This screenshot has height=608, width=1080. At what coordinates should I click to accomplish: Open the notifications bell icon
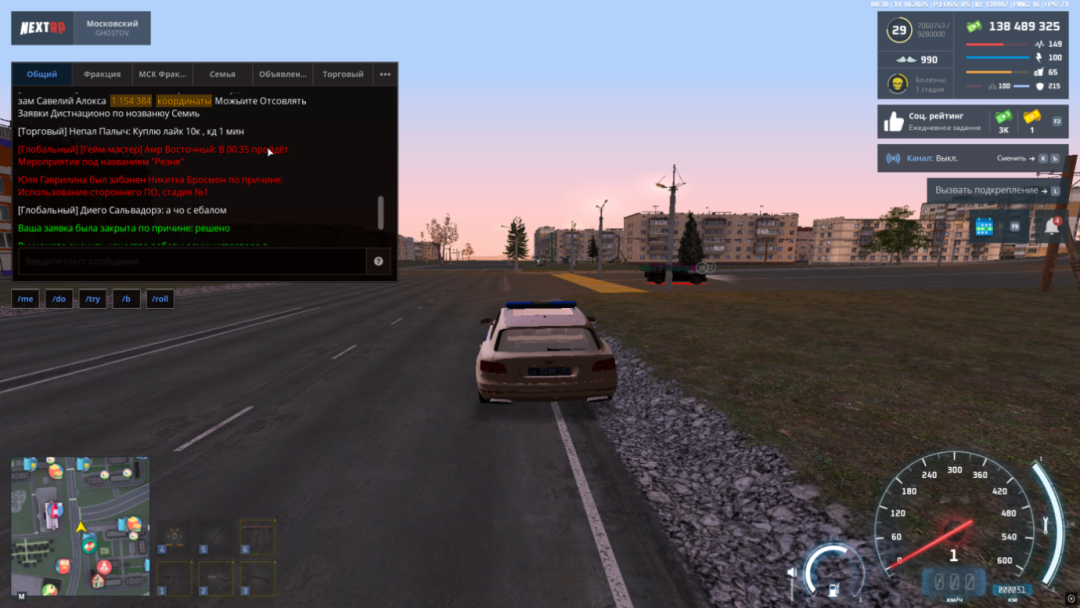click(1051, 227)
